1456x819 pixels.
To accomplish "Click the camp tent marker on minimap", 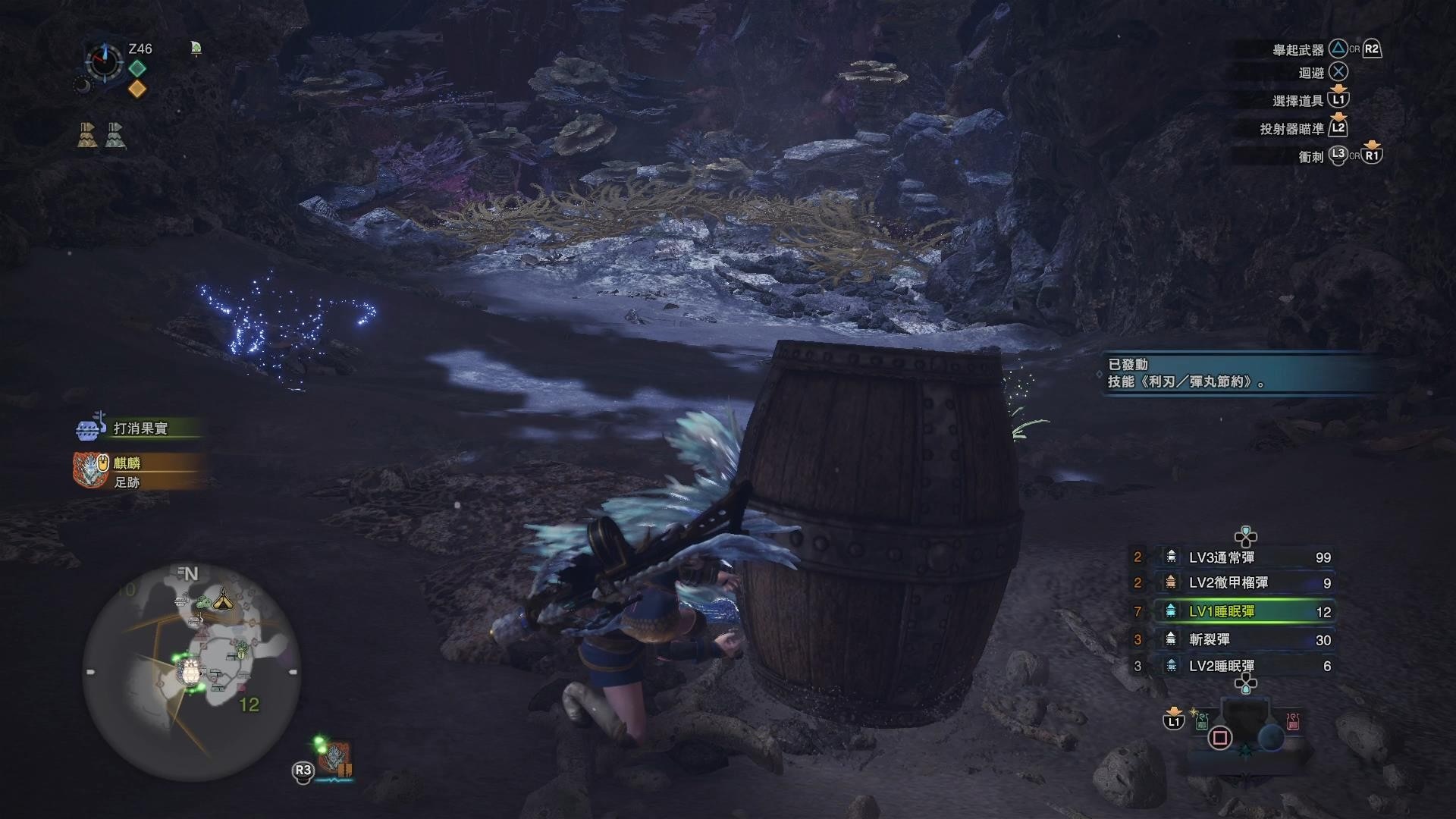I will [x=223, y=601].
